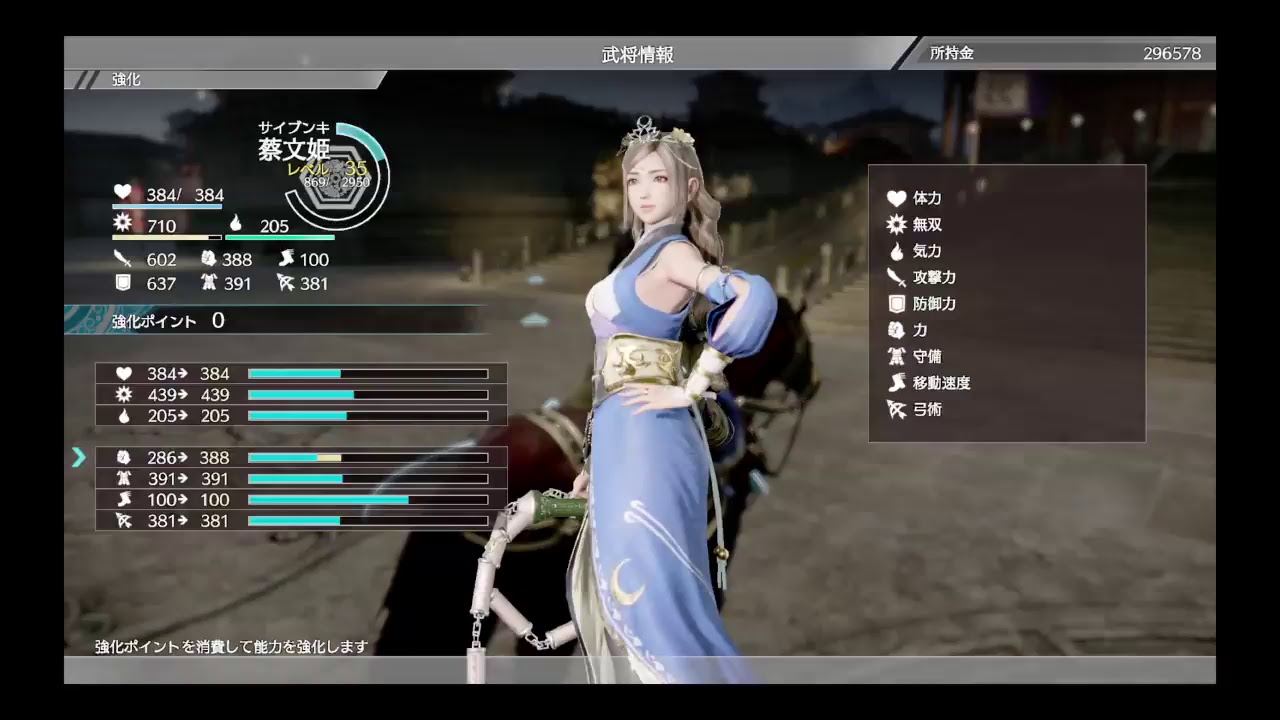Click the shield icon beside the 637 defense stat

(x=123, y=283)
